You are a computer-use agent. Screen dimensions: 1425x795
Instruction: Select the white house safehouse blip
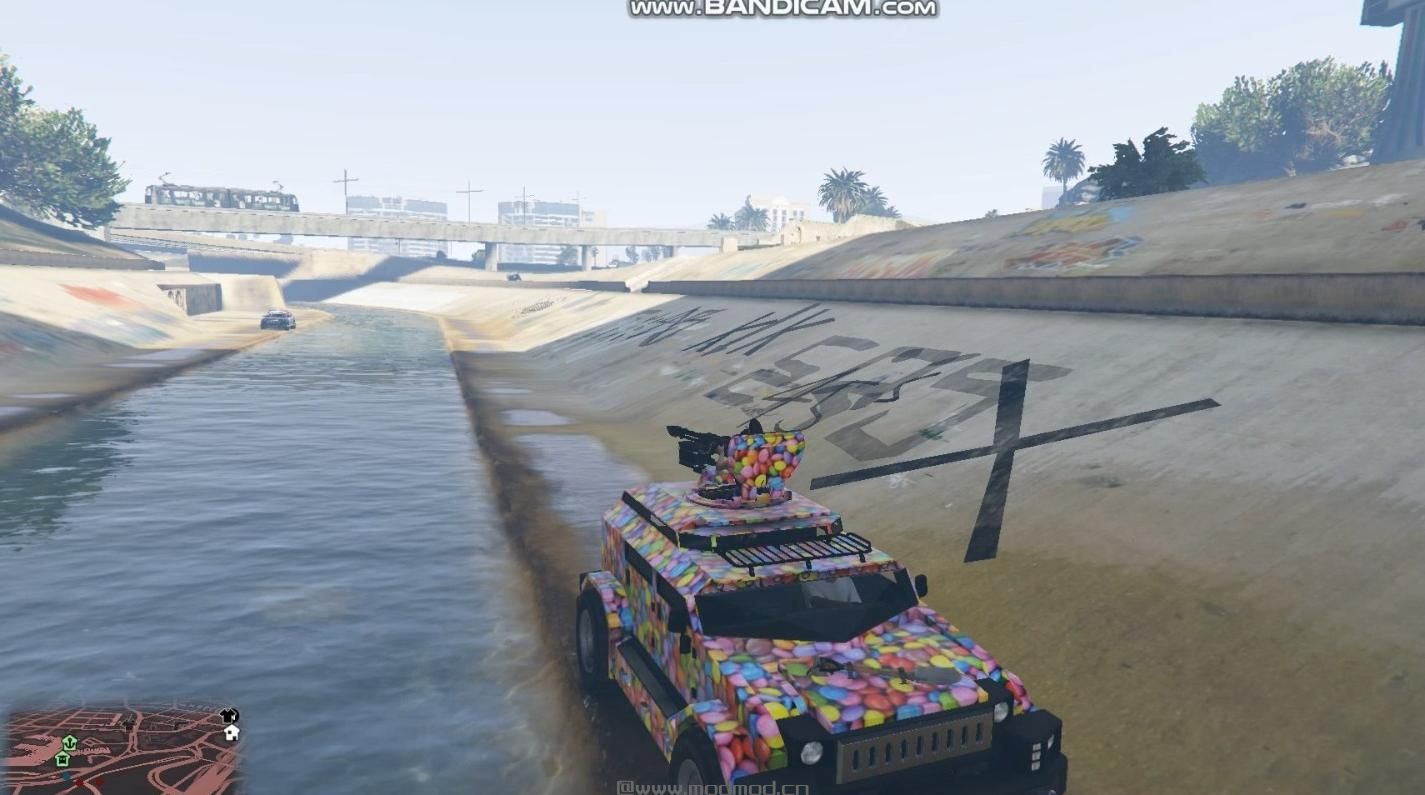(230, 733)
